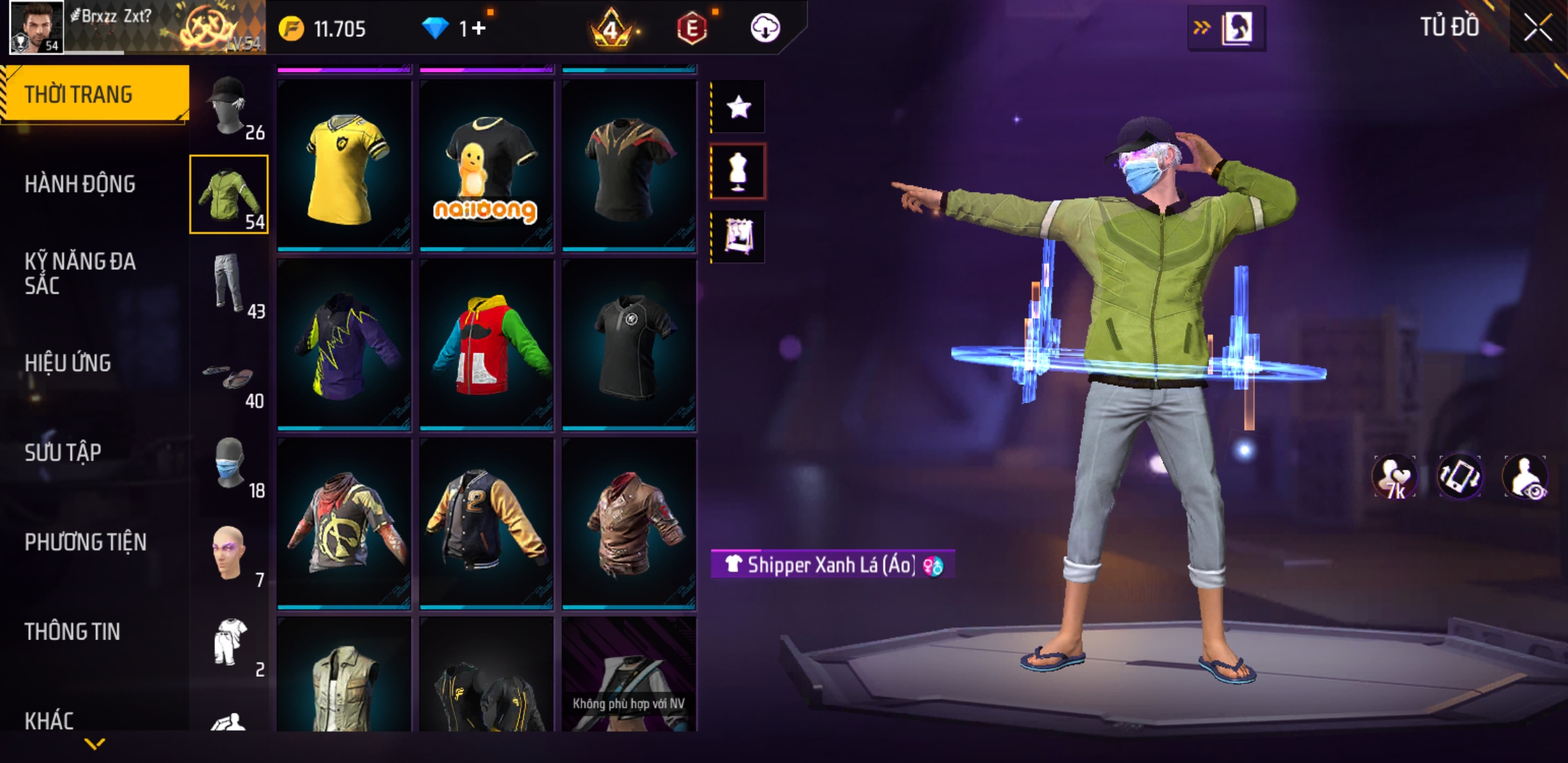Select the pants category tab
This screenshot has width=1568, height=763.
pos(230,285)
